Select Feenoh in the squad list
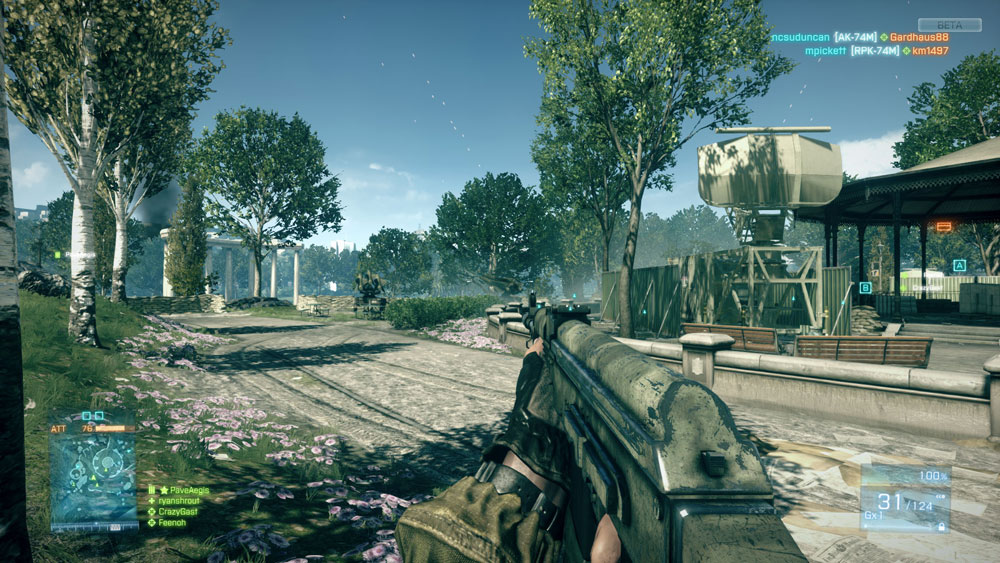1000x563 pixels. 173,523
